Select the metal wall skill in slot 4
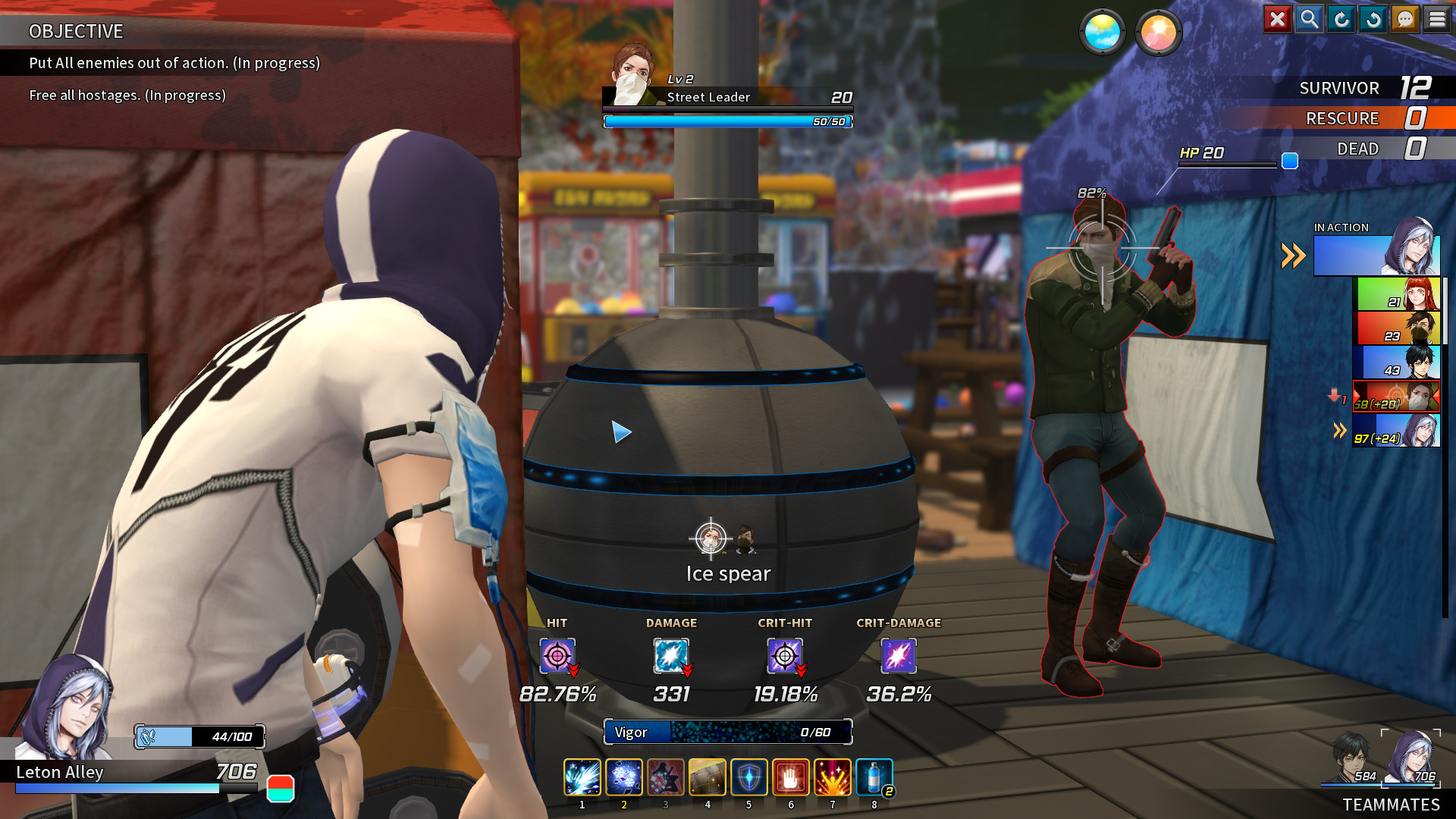 point(707,777)
